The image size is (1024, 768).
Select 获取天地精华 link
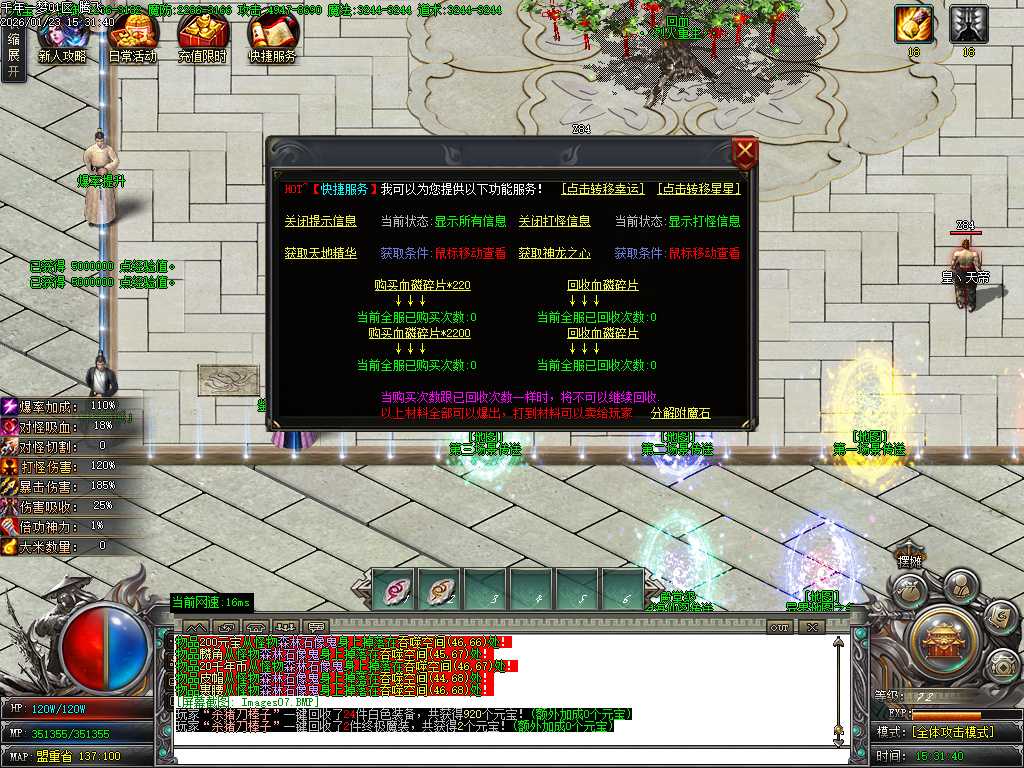point(320,253)
